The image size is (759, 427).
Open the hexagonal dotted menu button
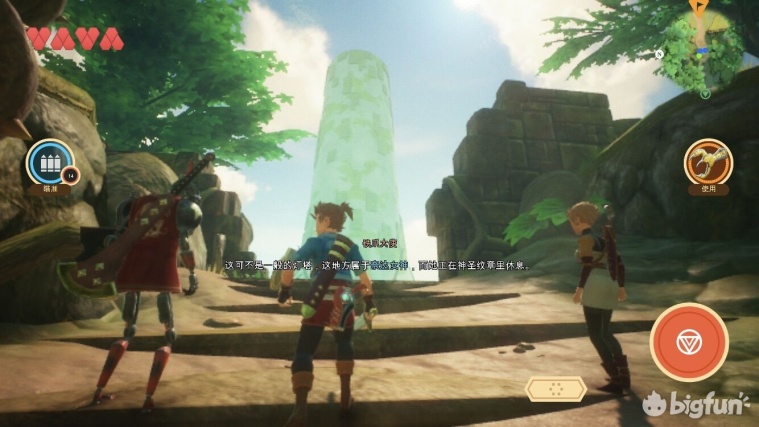pos(555,389)
